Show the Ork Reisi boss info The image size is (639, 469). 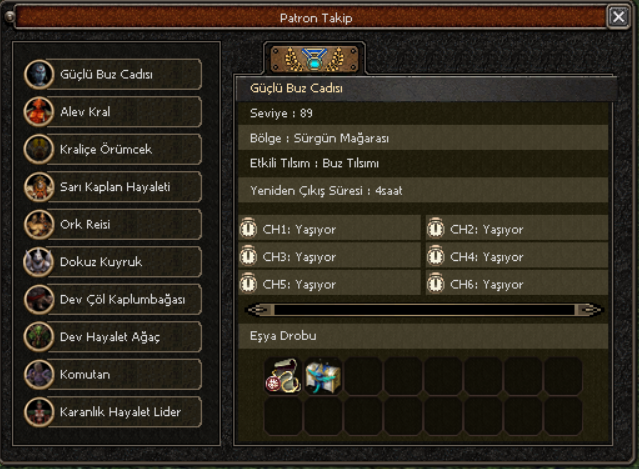pyautogui.click(x=113, y=224)
